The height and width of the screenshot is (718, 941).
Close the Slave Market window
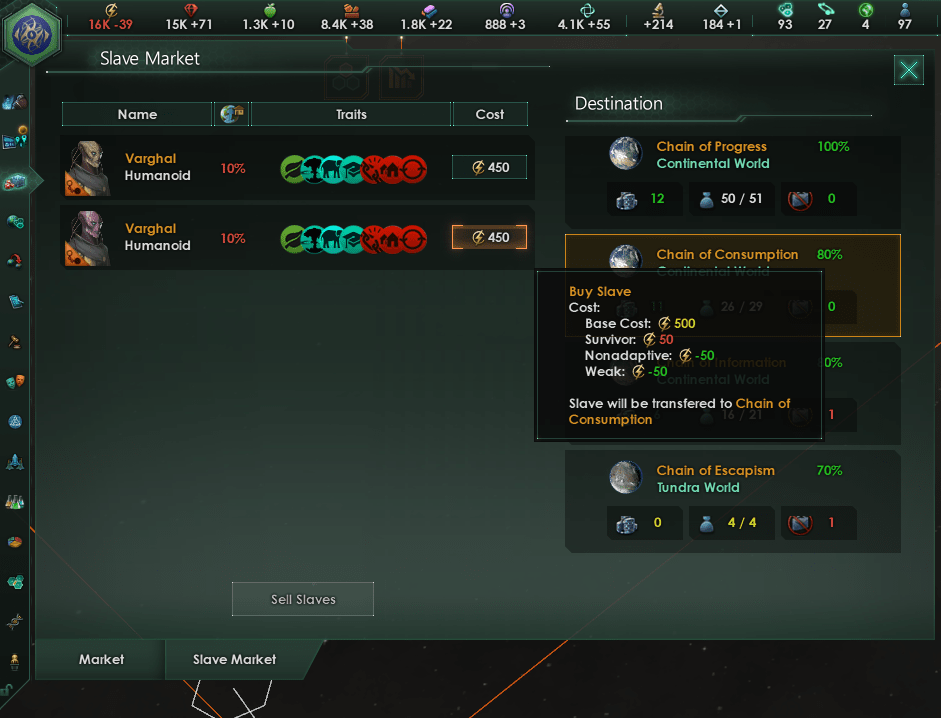coord(908,70)
